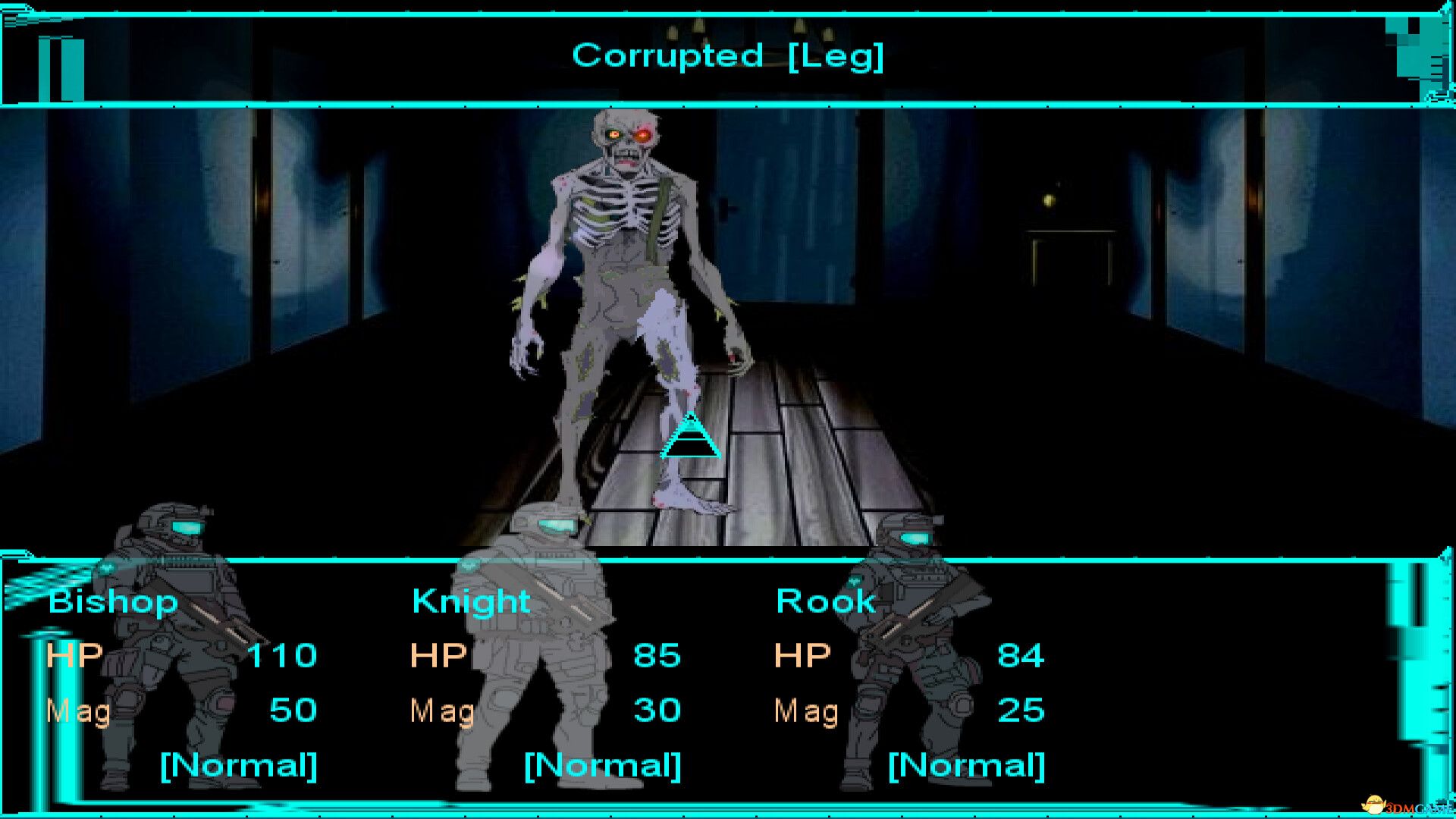The image size is (1456, 819).
Task: Select the targeting triangle cursor under the Corrupted
Action: pyautogui.click(x=689, y=438)
